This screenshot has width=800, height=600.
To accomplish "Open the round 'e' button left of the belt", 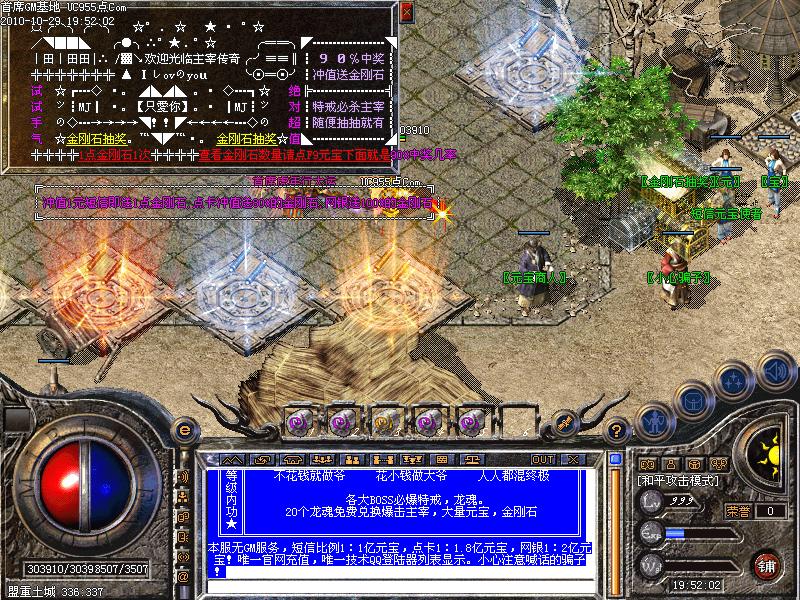I will [184, 428].
